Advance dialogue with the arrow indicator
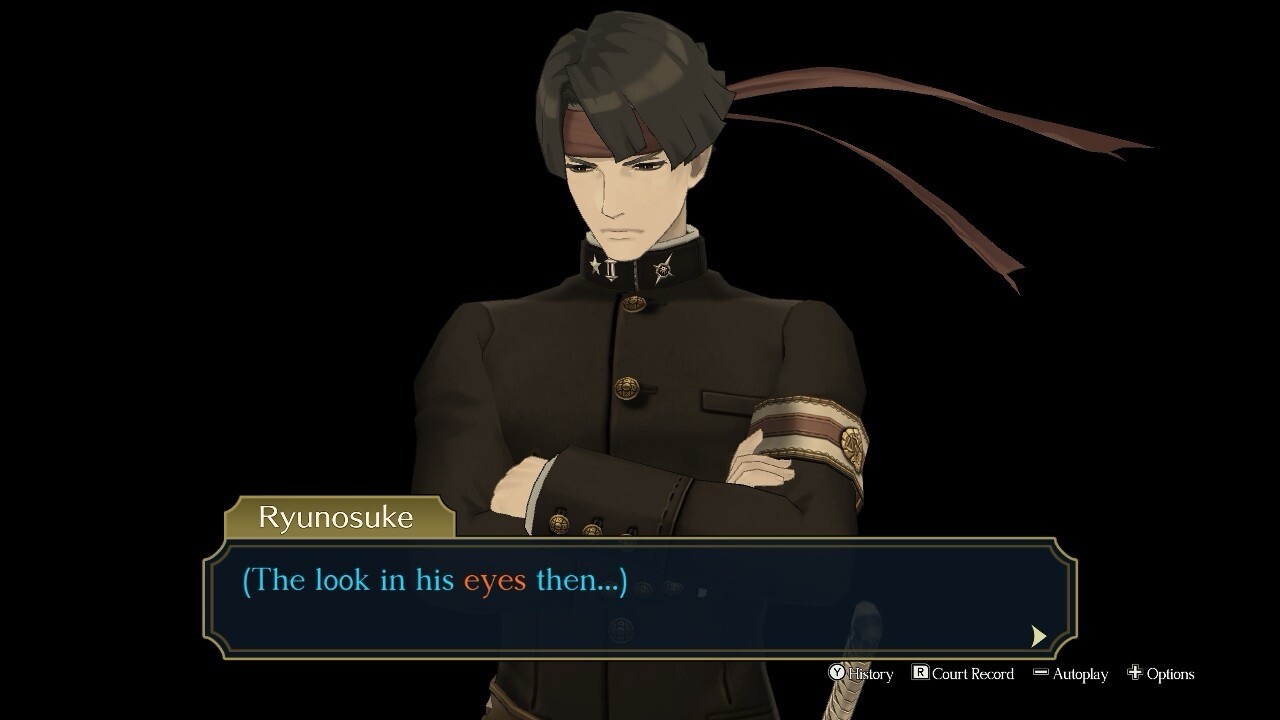This screenshot has height=720, width=1280. [1038, 635]
